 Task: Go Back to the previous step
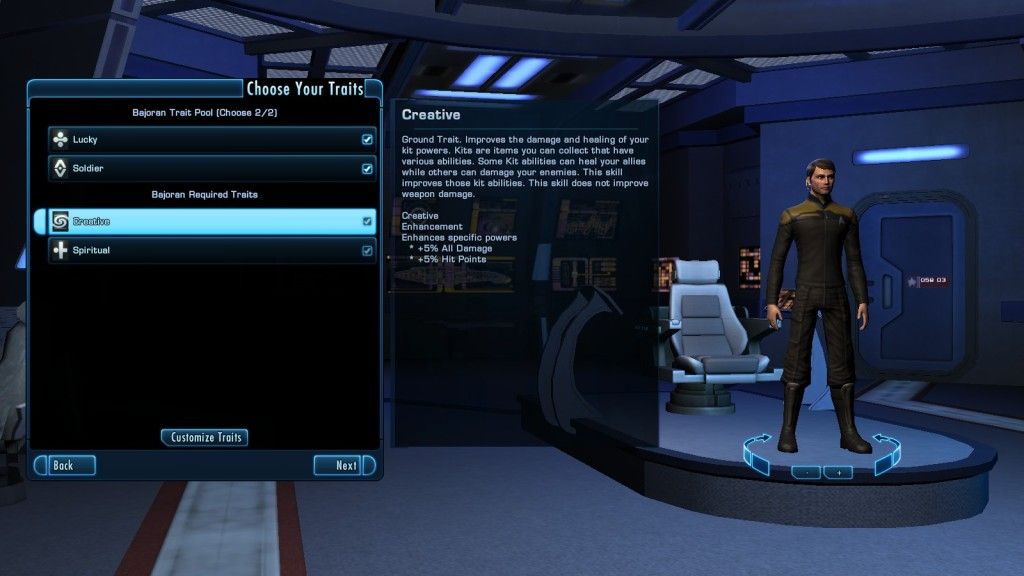coord(66,465)
